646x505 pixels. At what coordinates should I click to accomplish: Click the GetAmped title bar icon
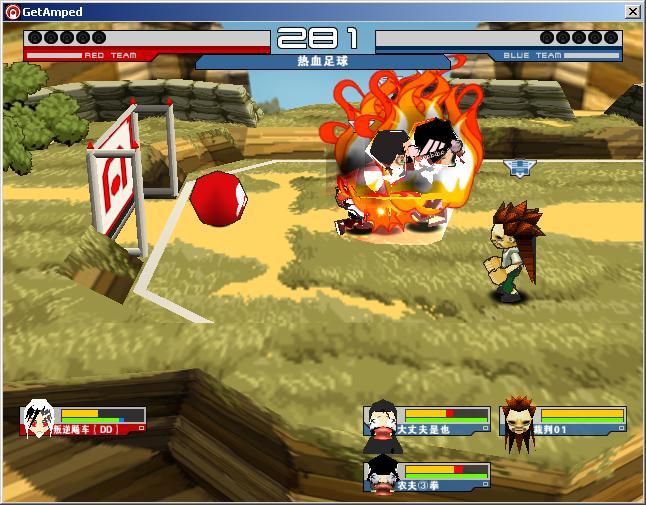(x=12, y=11)
